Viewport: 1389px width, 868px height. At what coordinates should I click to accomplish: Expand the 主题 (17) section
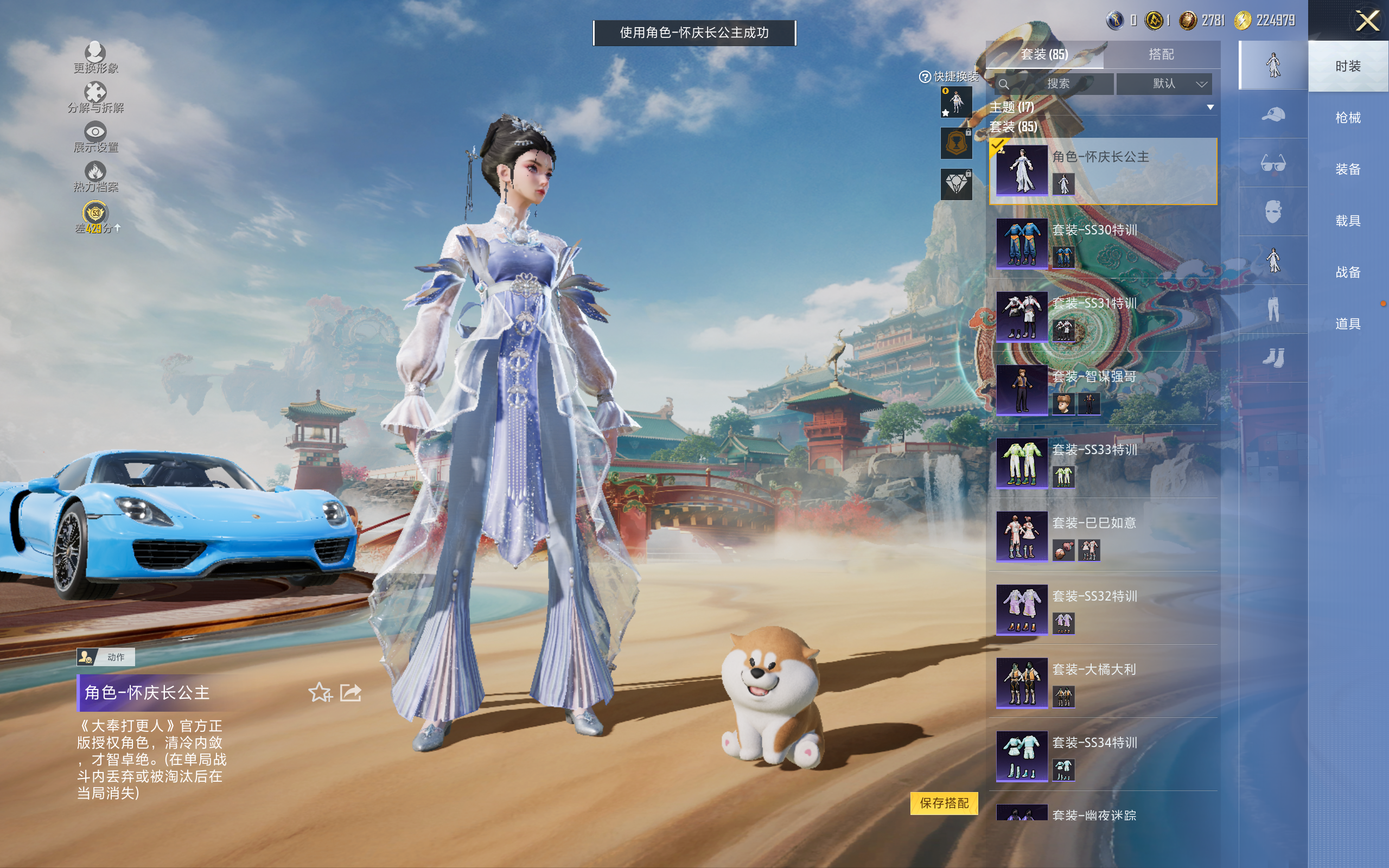[1210, 107]
